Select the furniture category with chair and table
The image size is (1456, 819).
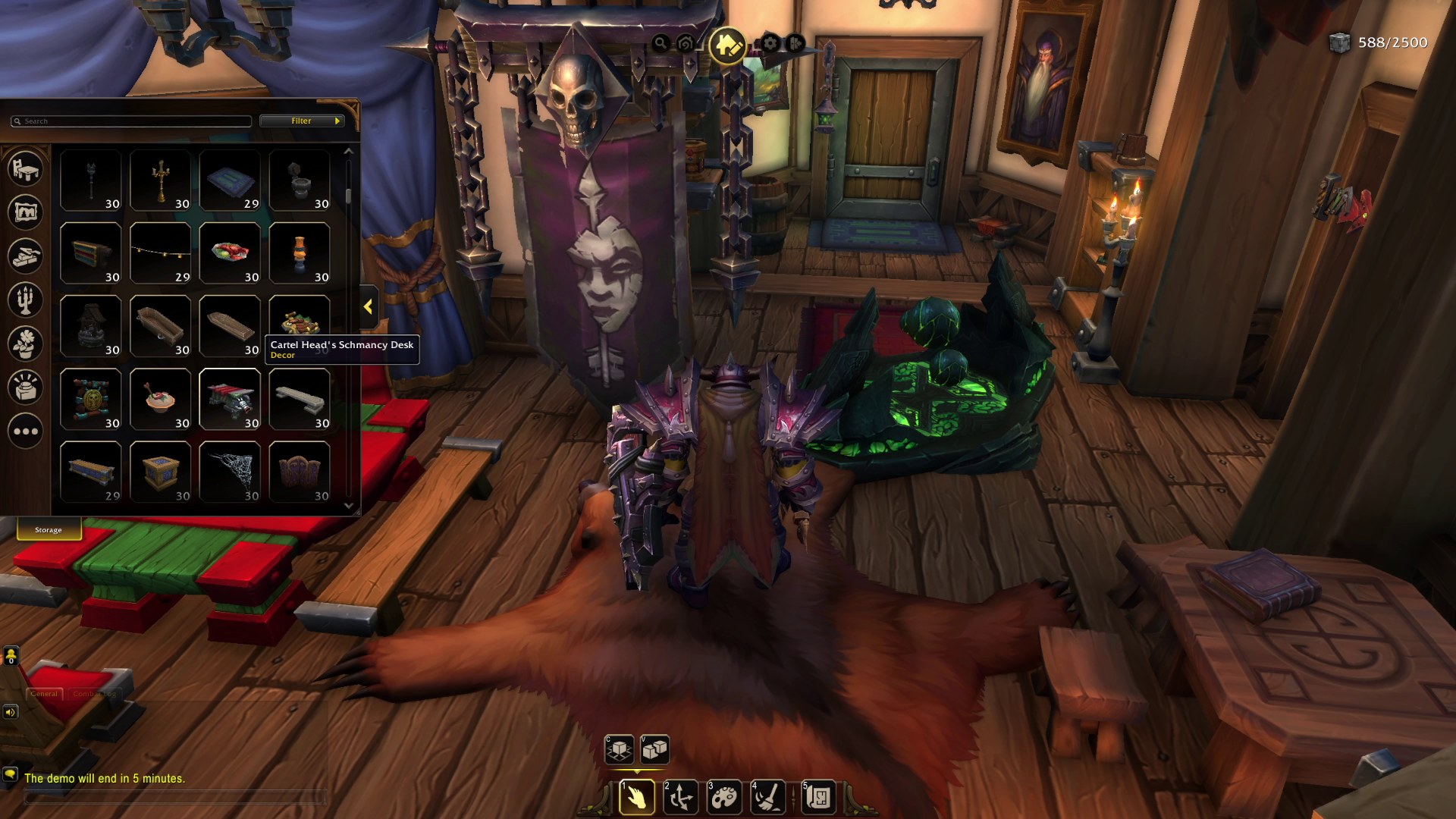tap(25, 168)
